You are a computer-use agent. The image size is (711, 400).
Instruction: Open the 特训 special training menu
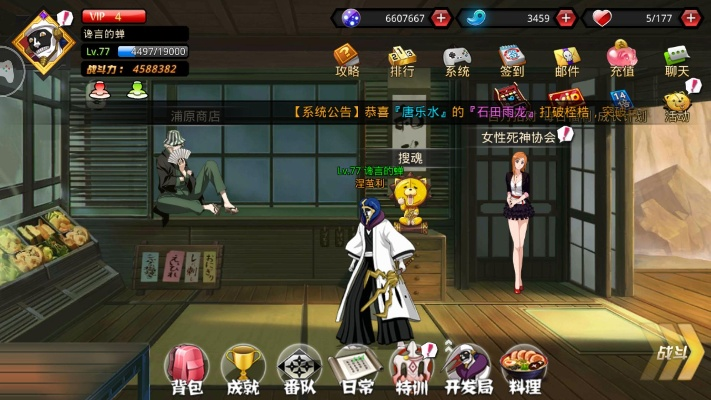(x=410, y=367)
